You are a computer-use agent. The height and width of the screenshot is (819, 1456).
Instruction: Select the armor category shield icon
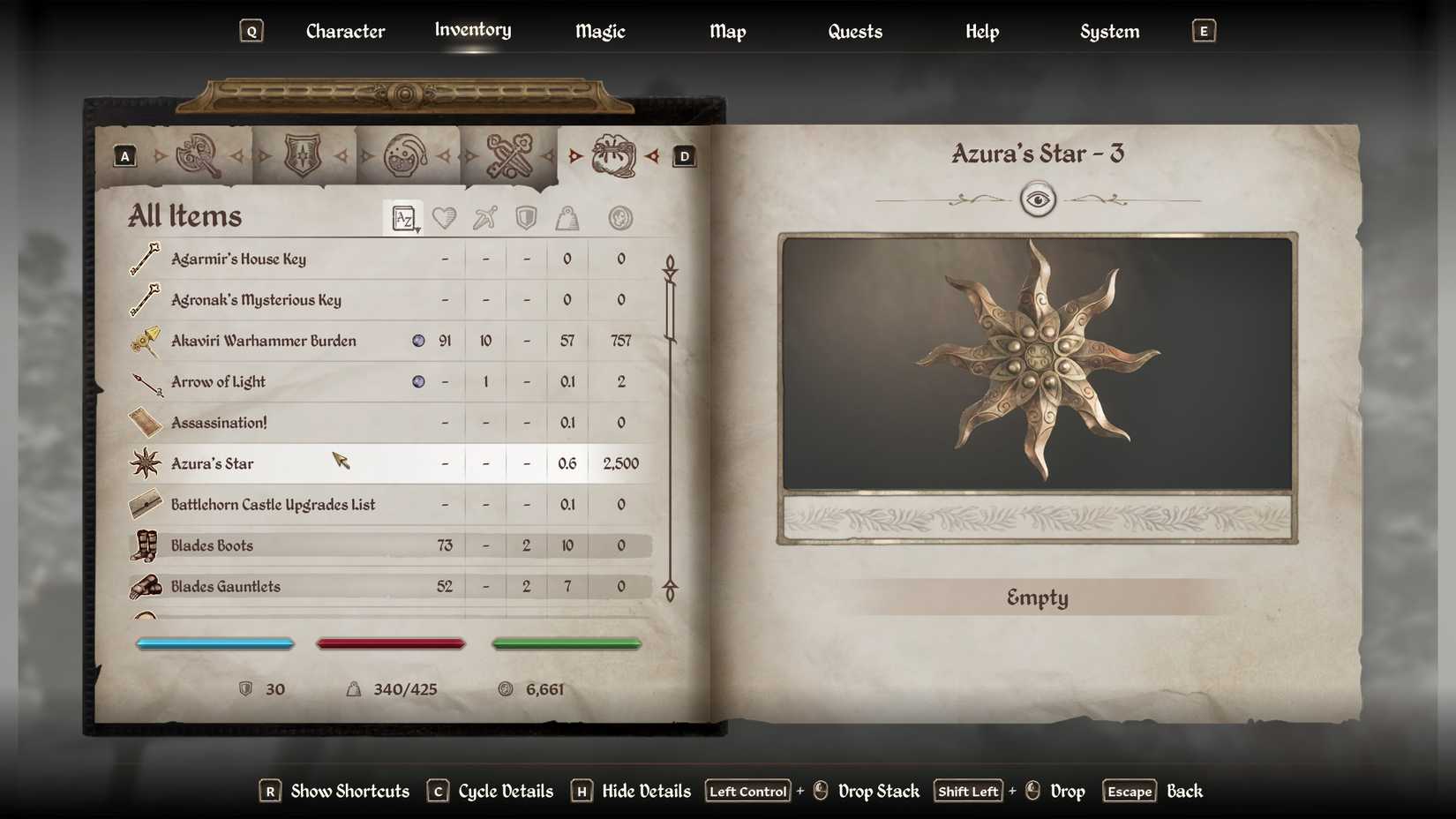[304, 154]
